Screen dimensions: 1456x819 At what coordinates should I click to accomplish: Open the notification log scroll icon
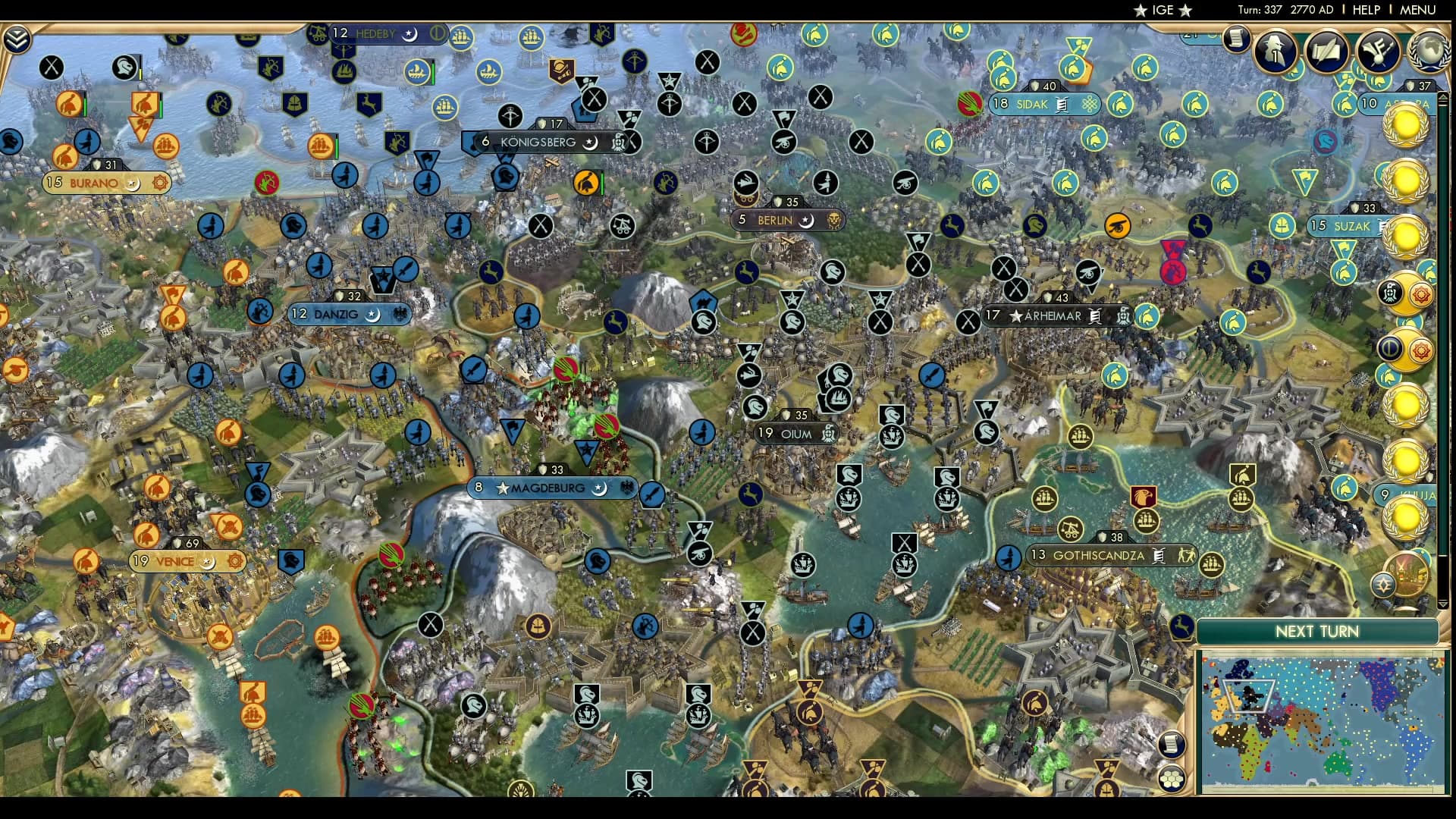click(1235, 40)
